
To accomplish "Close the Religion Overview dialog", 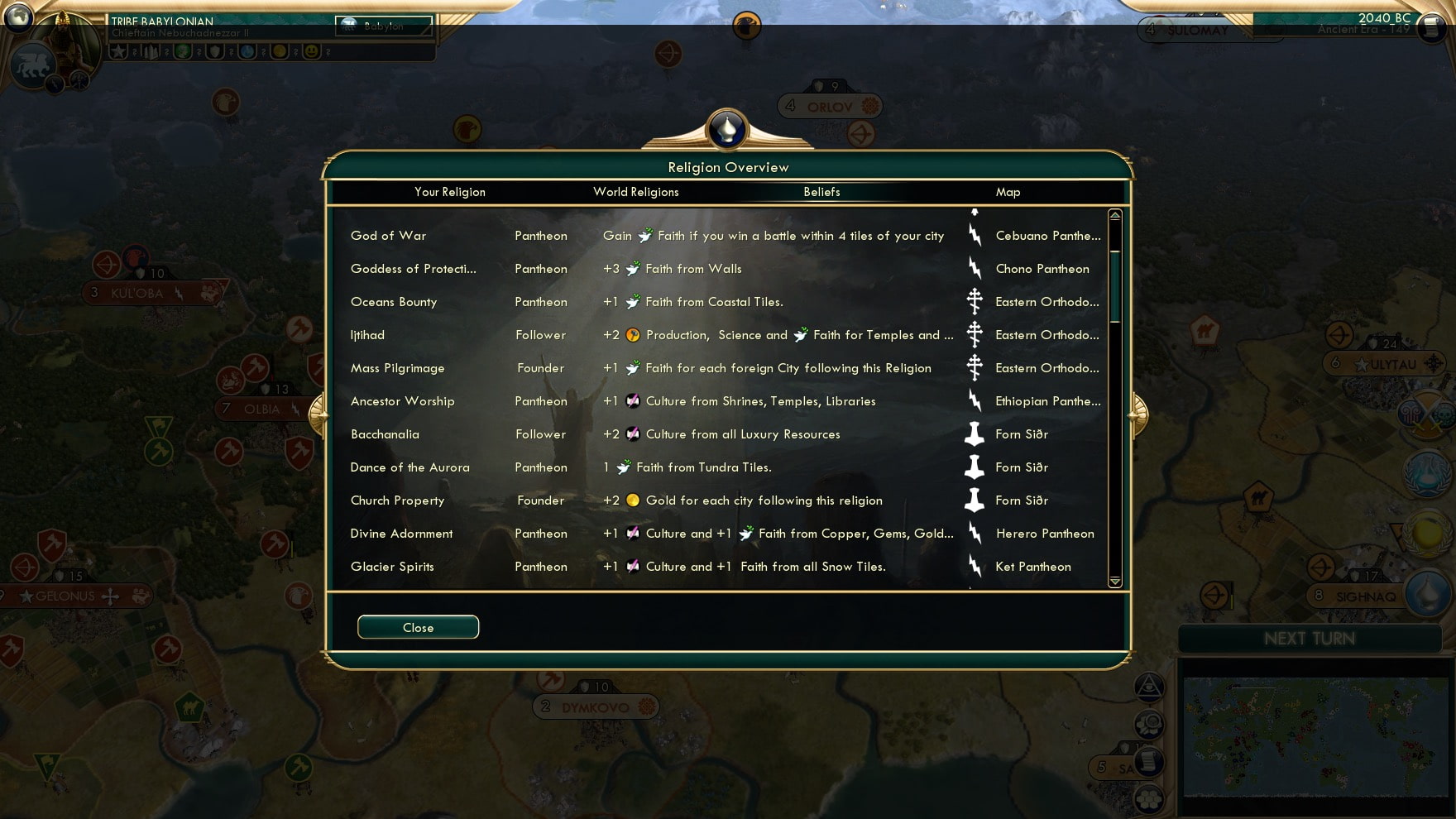I will click(418, 627).
